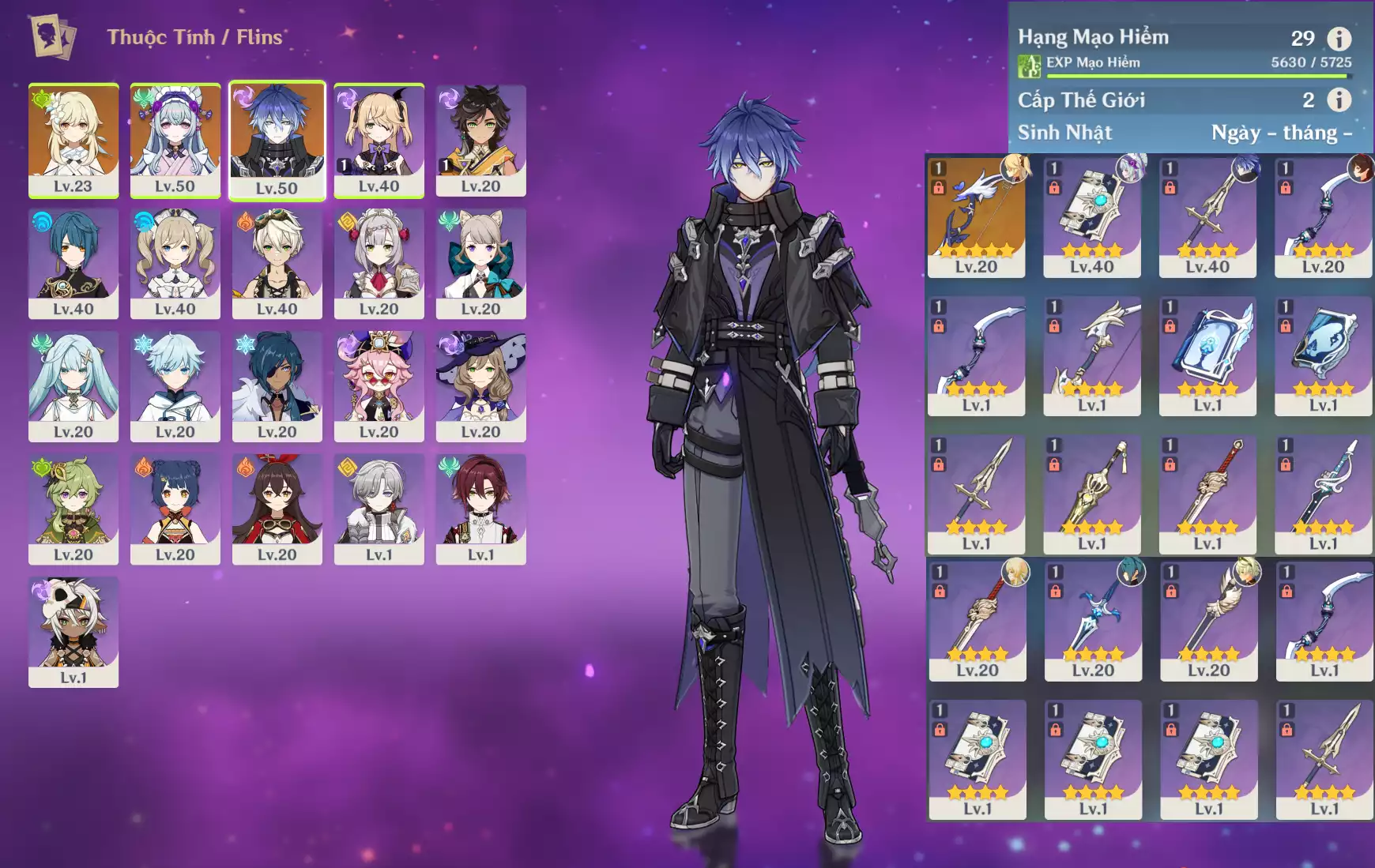Pick the Collei Lv.20 portrait

tap(73, 509)
